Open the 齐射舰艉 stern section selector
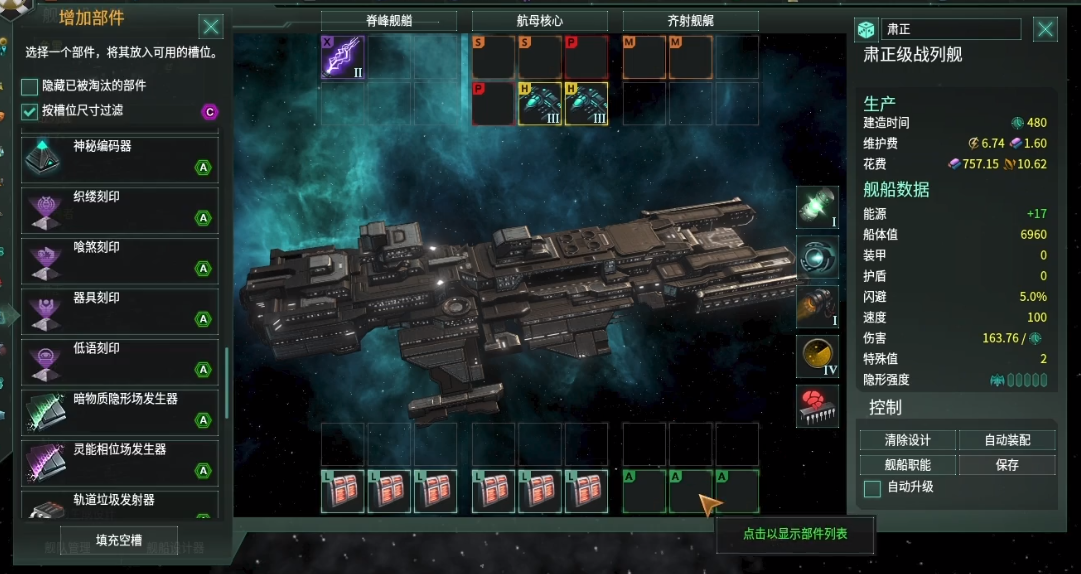The width and height of the screenshot is (1081, 574). [690, 21]
